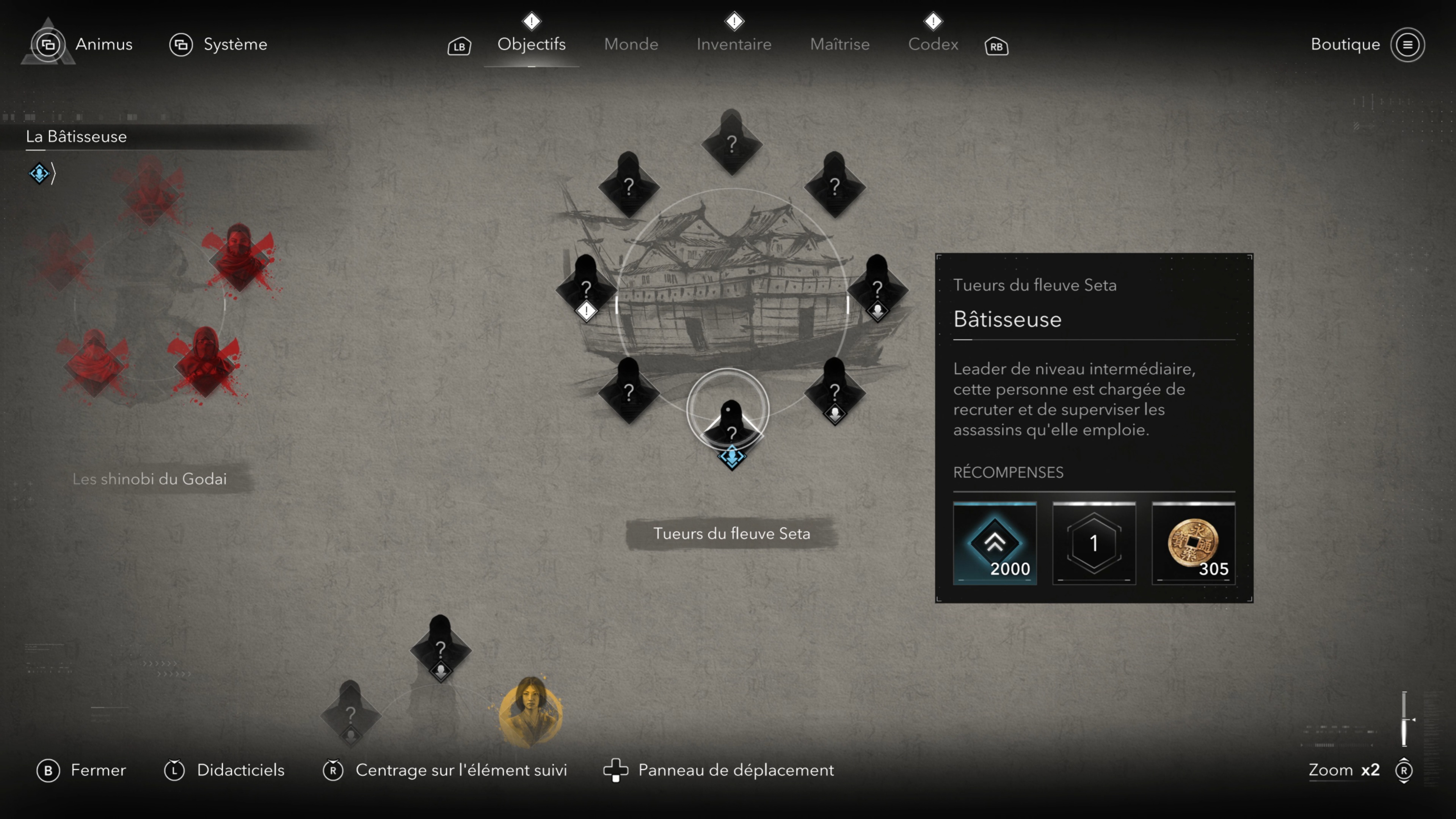Select the mastery point reward tile
The image size is (1456, 819).
point(1094,543)
